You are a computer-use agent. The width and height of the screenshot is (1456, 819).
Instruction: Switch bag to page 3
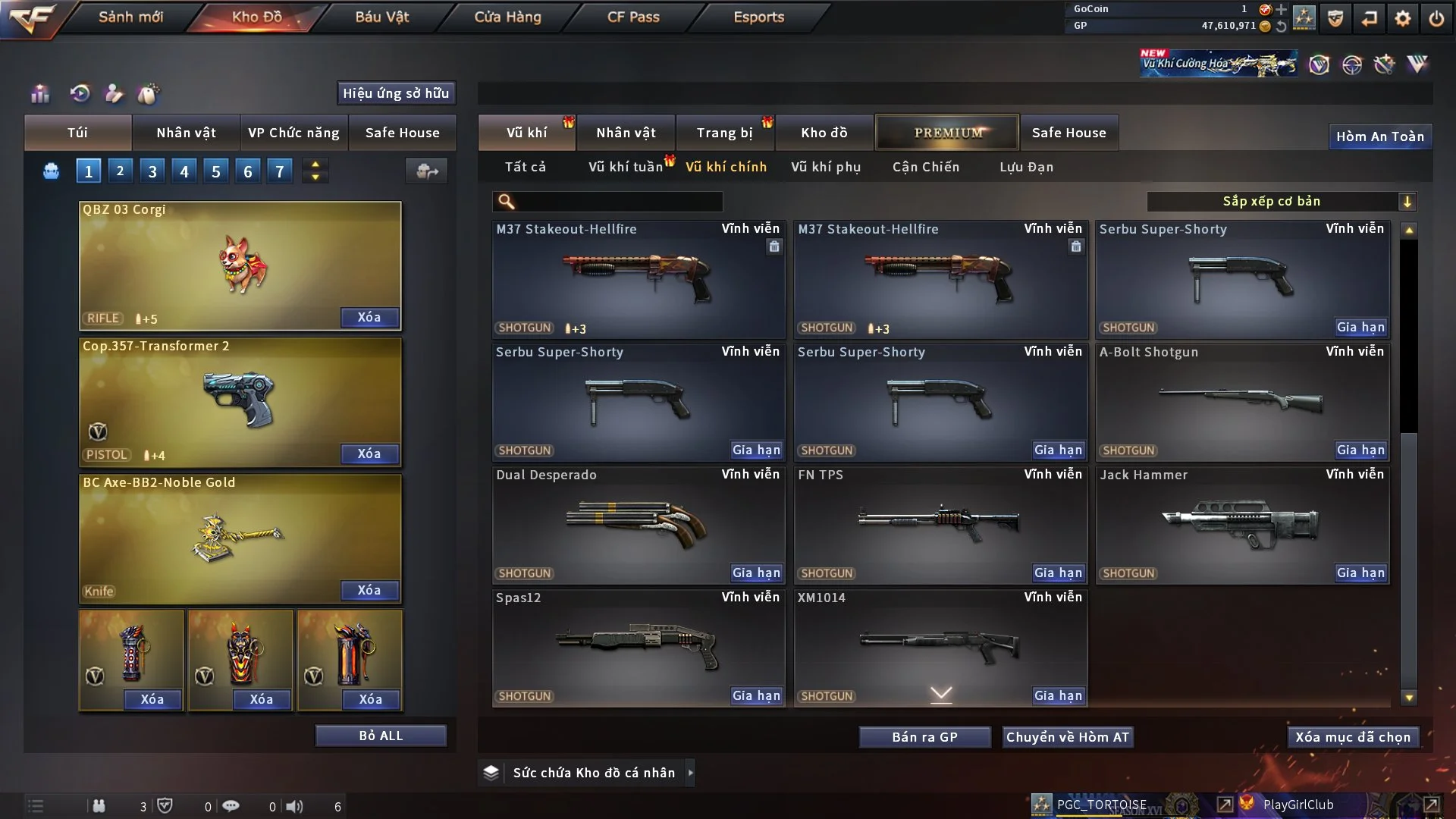tap(152, 171)
